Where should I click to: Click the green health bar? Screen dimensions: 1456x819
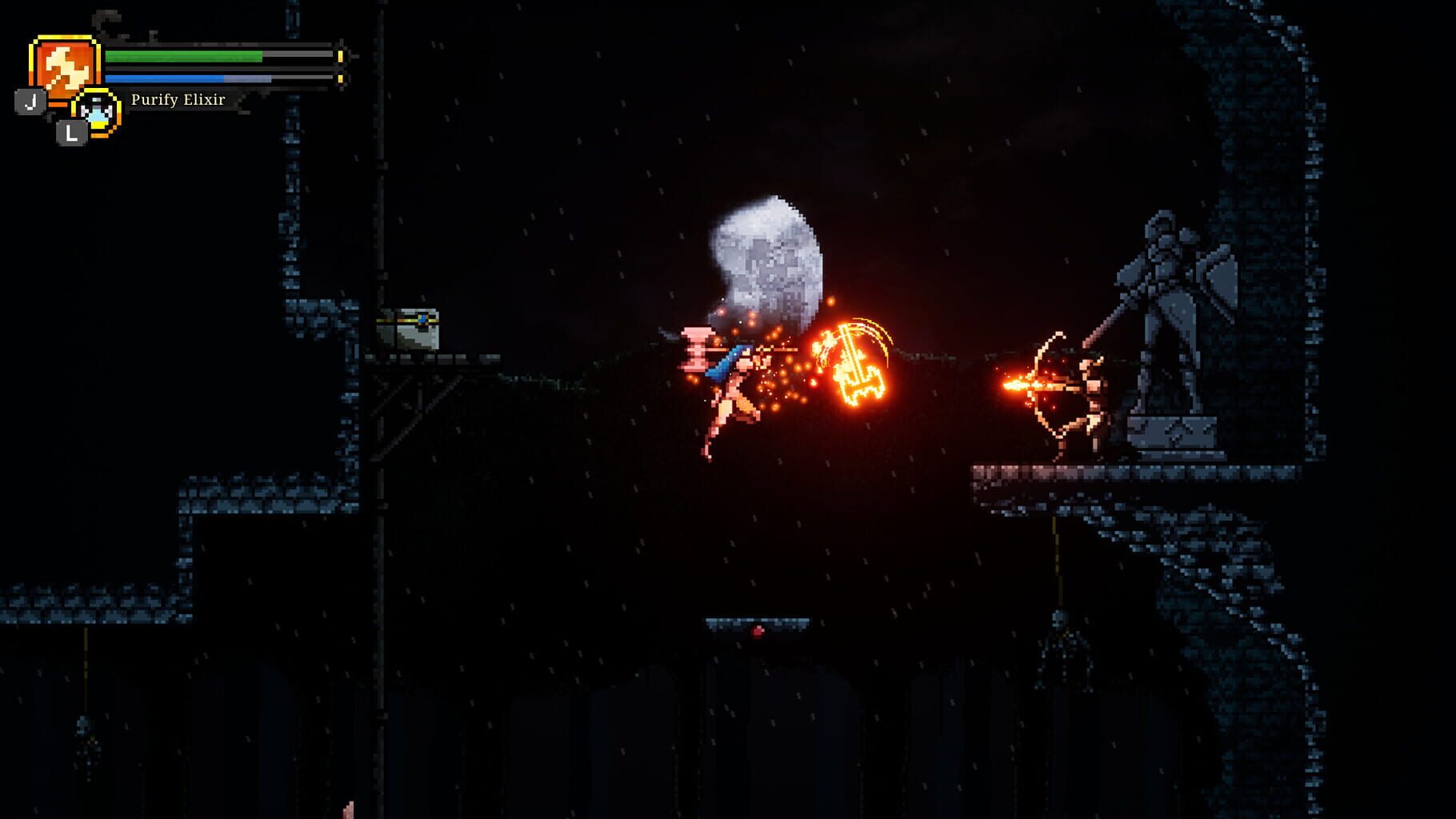184,58
